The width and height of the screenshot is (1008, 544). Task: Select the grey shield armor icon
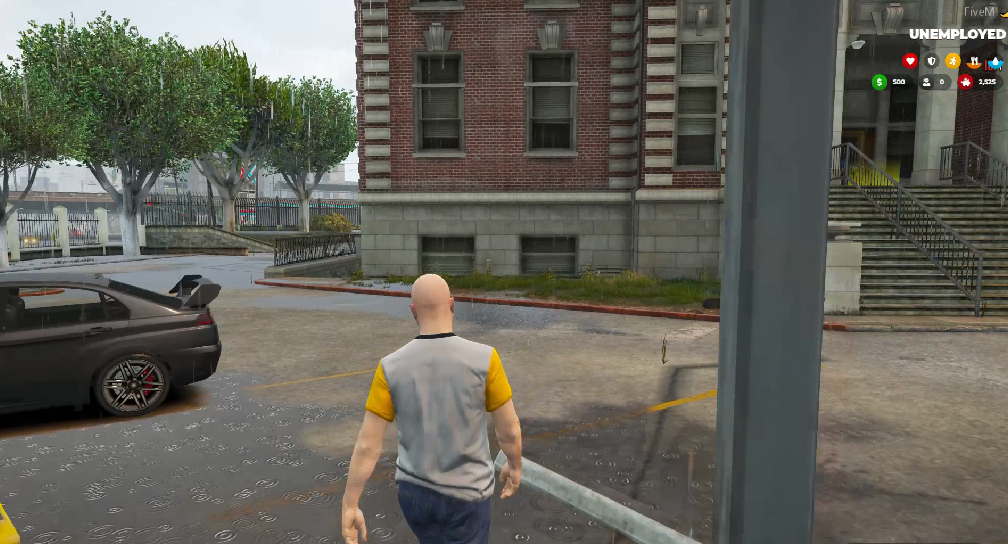[932, 61]
